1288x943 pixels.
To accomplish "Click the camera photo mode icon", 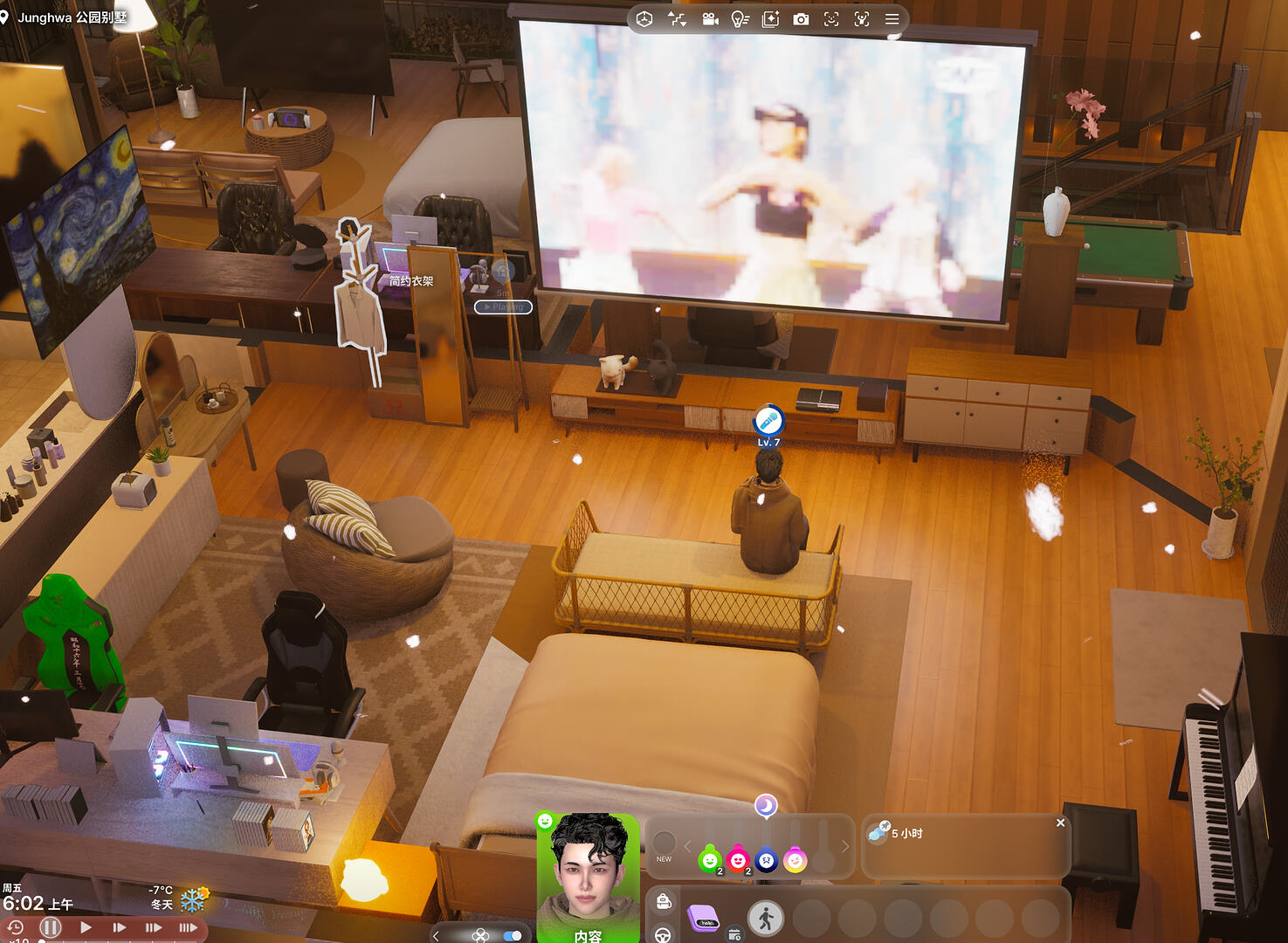I will tap(801, 19).
